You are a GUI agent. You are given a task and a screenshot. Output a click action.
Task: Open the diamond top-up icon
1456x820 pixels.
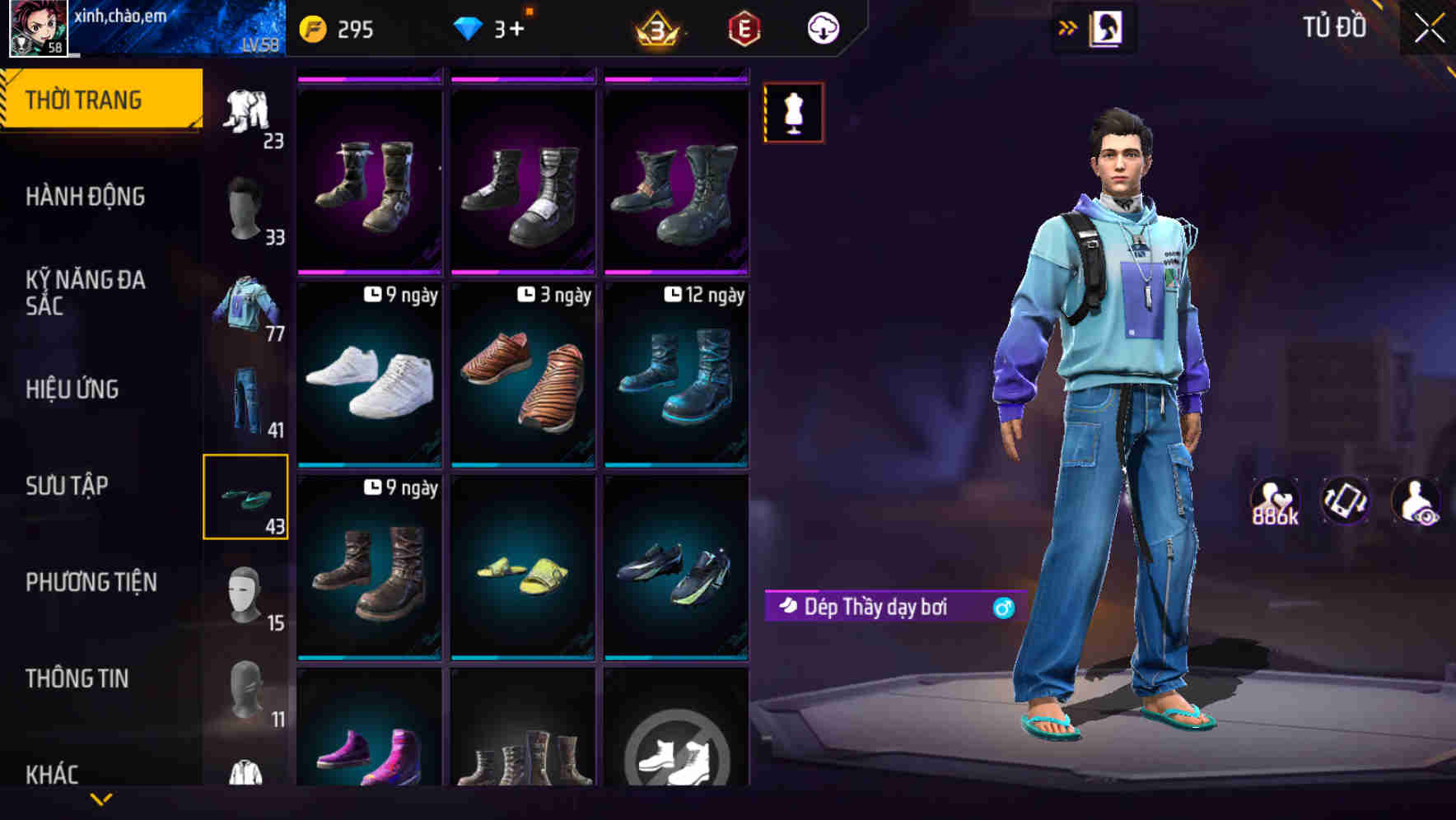pos(470,27)
